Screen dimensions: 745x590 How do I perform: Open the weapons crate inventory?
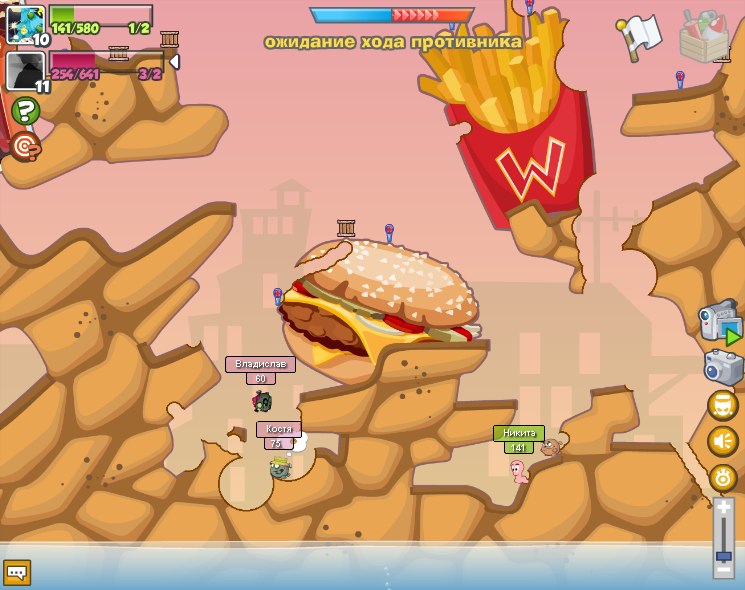[x=704, y=36]
